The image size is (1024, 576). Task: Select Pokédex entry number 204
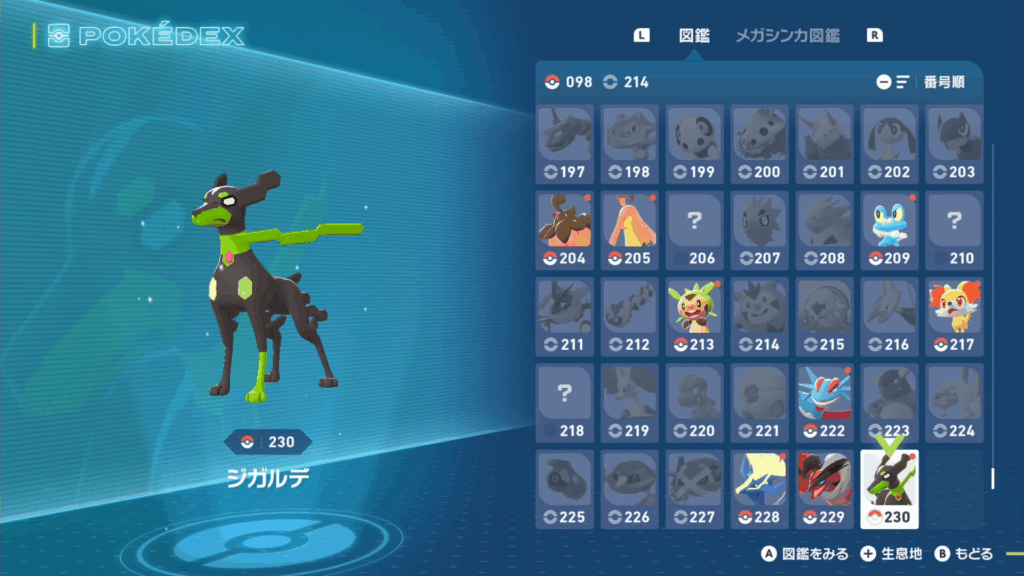click(x=565, y=231)
